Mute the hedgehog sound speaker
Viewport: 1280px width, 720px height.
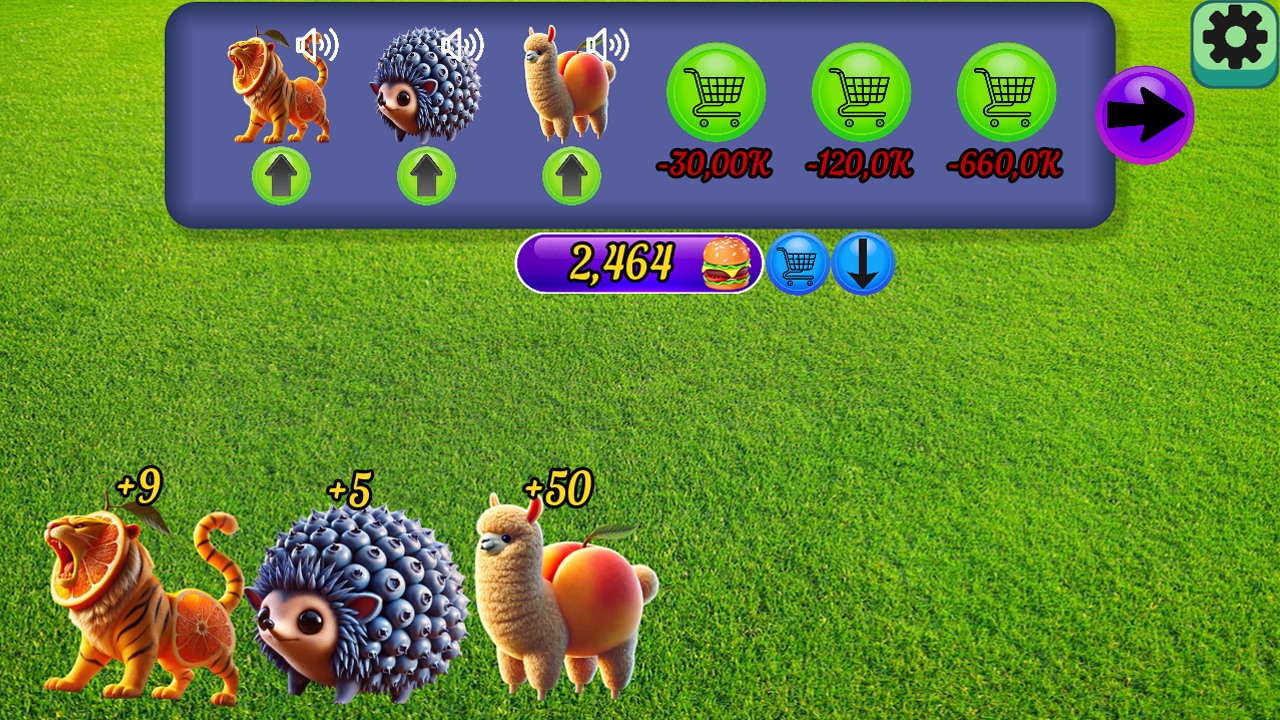(463, 47)
